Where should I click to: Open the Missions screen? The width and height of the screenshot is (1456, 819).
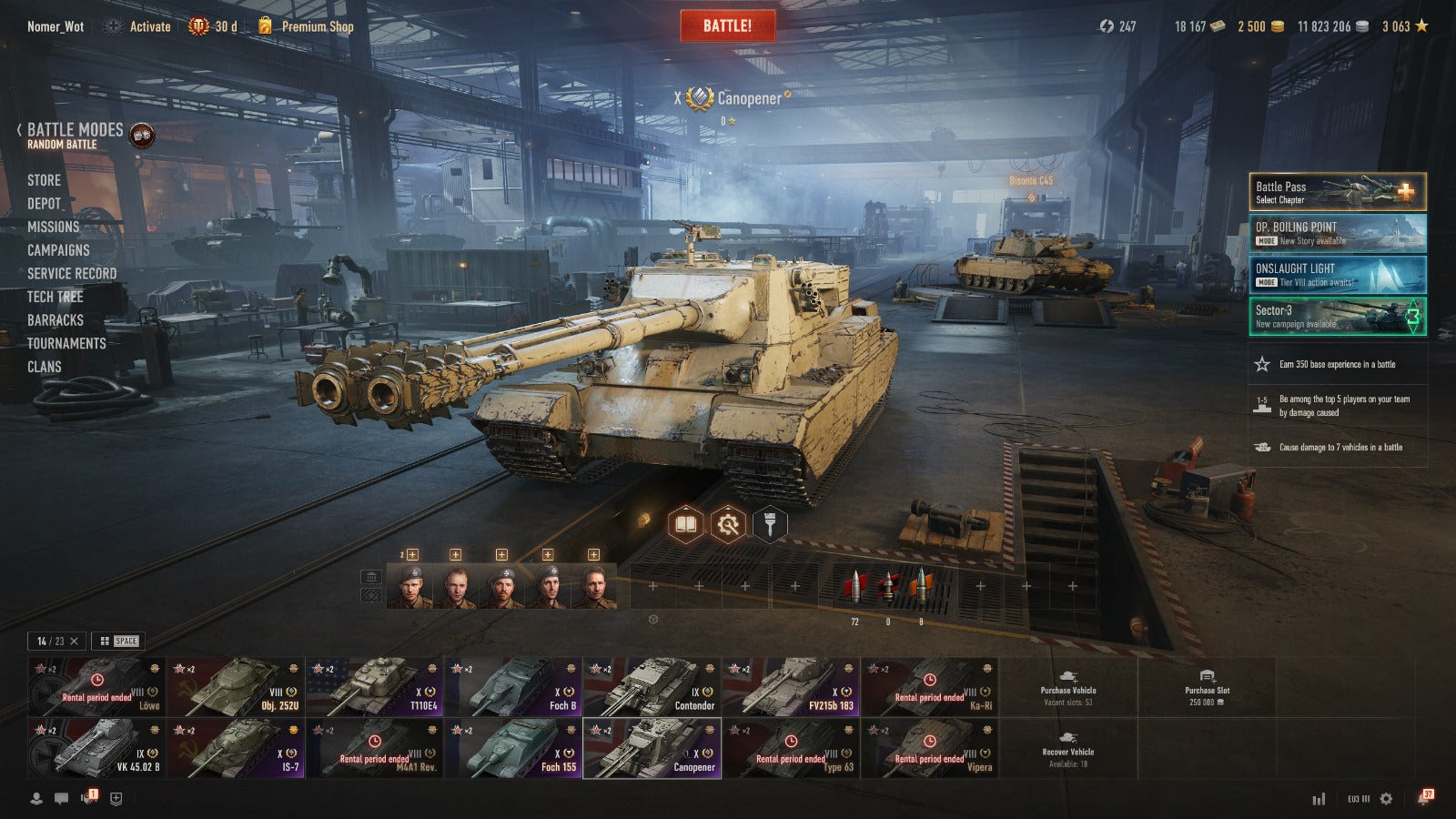click(53, 227)
